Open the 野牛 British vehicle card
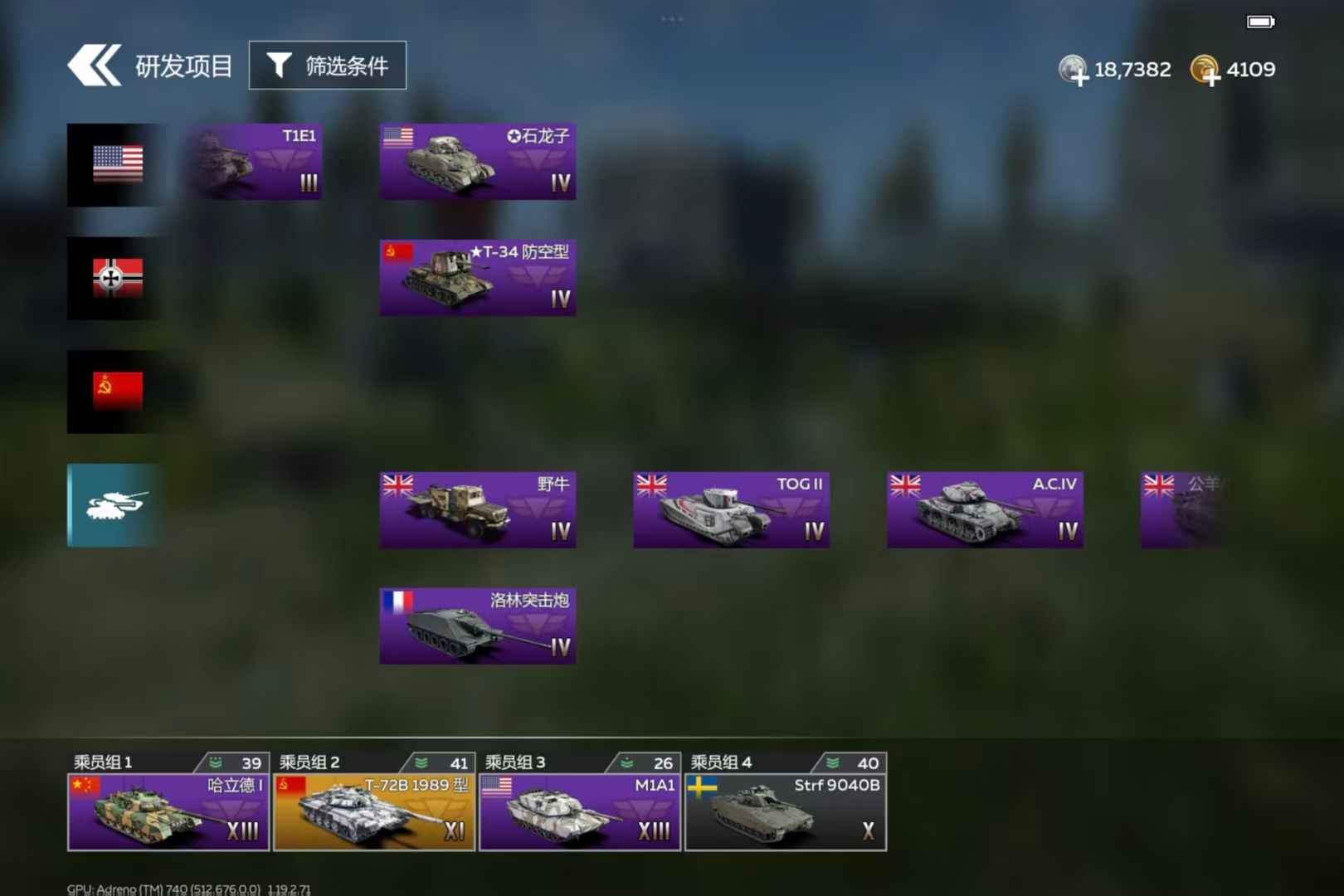This screenshot has height=896, width=1344. pos(478,509)
